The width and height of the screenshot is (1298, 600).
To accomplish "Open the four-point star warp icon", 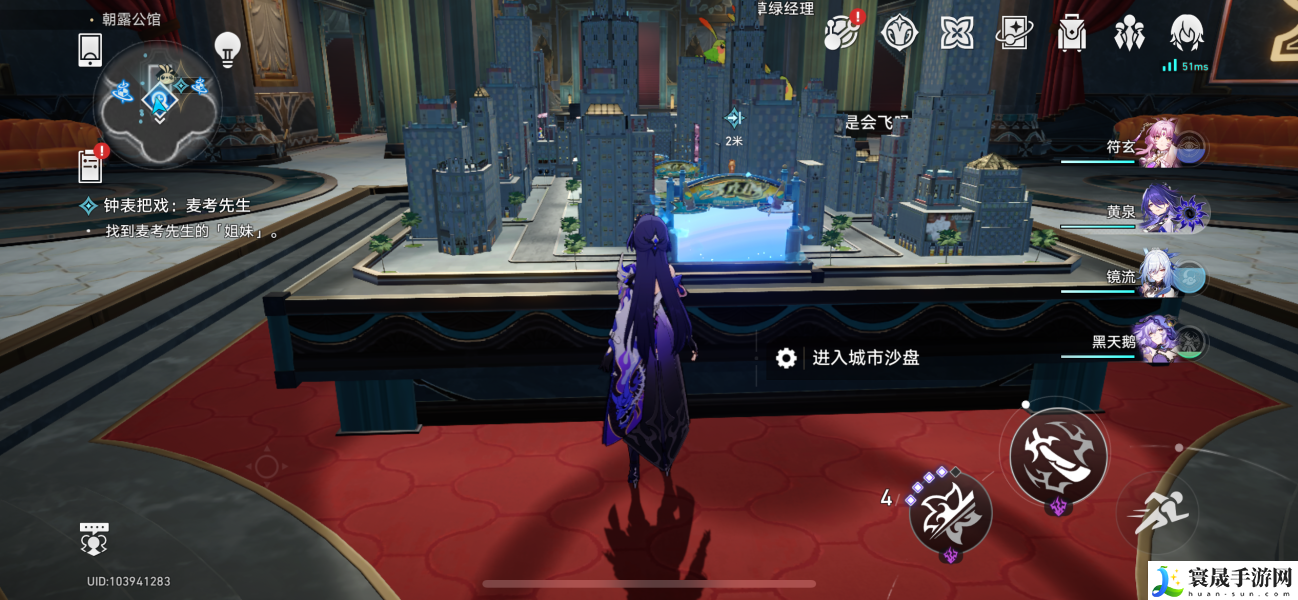I will (957, 33).
